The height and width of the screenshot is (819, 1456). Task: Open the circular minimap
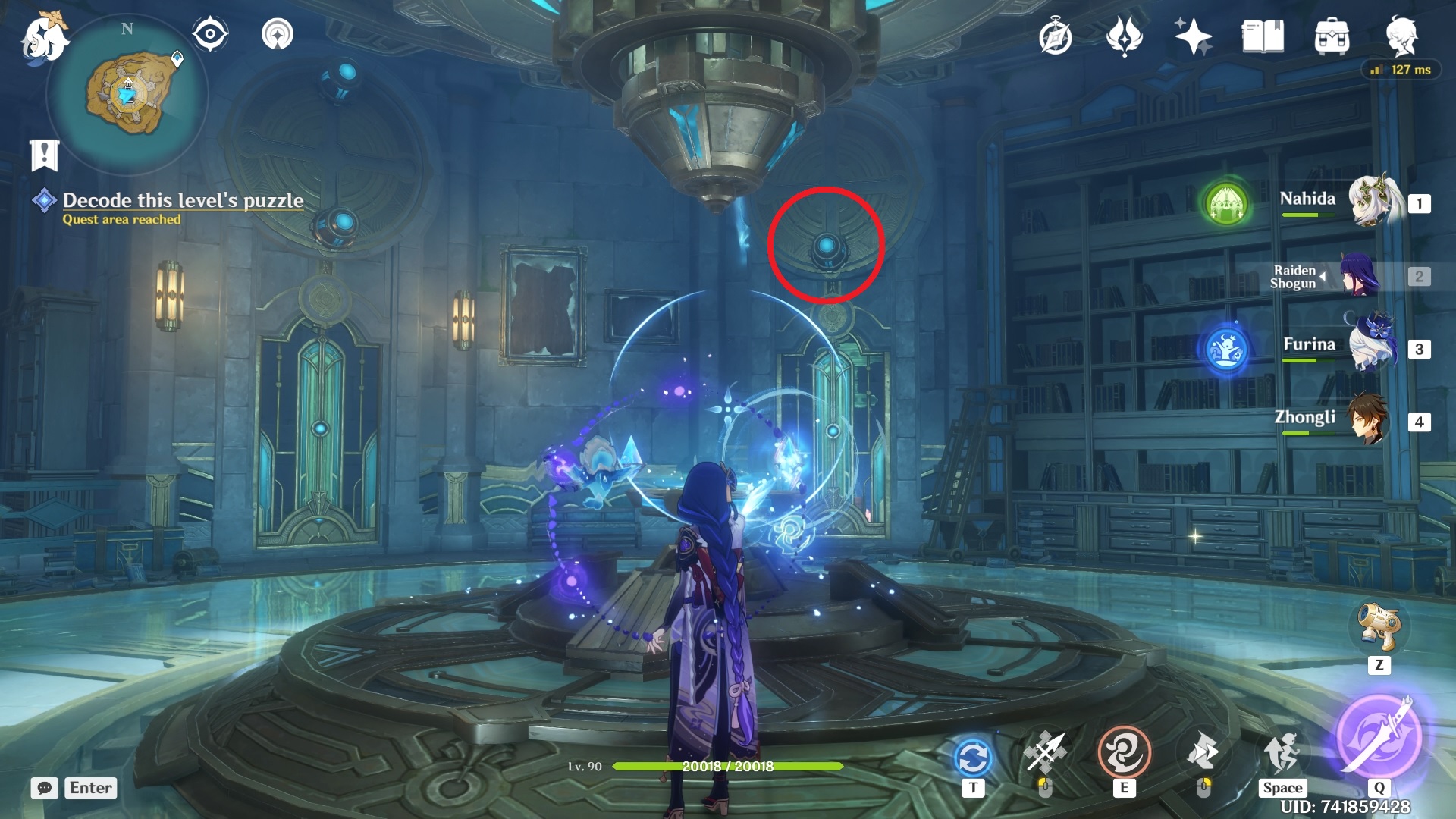click(x=127, y=95)
